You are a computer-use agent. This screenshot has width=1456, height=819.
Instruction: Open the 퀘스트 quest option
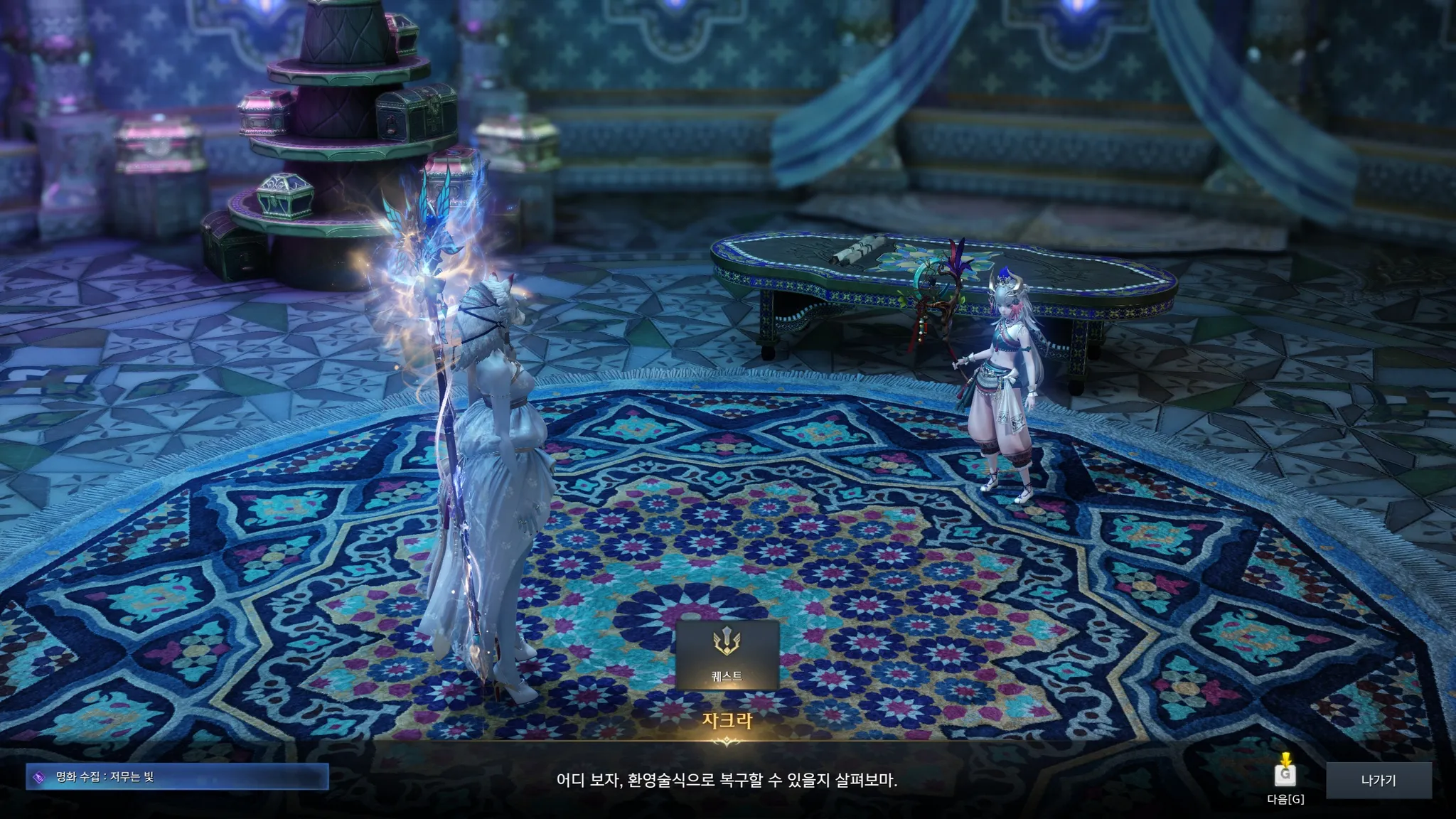tap(727, 655)
